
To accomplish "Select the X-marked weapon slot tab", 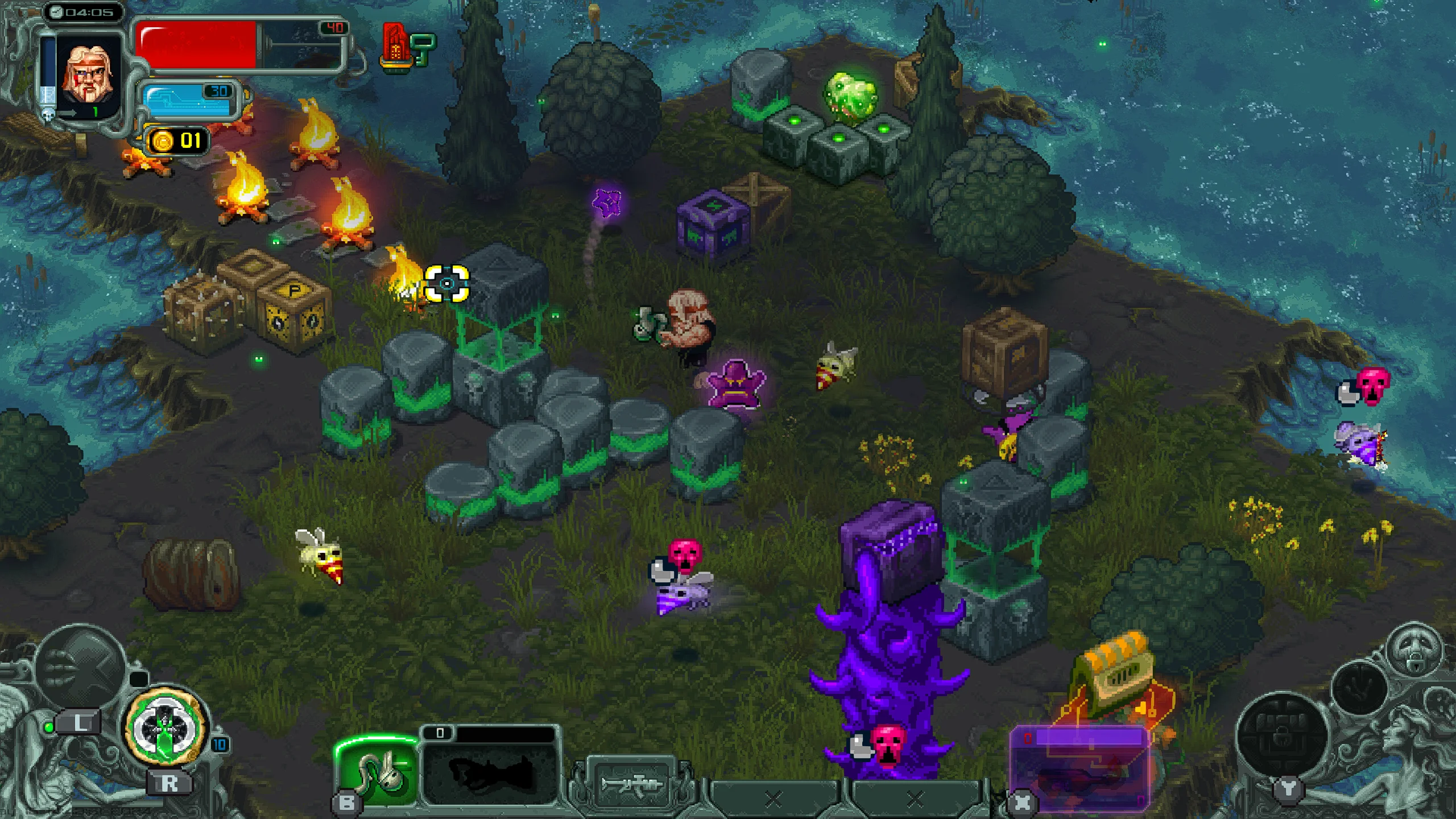I will click(773, 800).
